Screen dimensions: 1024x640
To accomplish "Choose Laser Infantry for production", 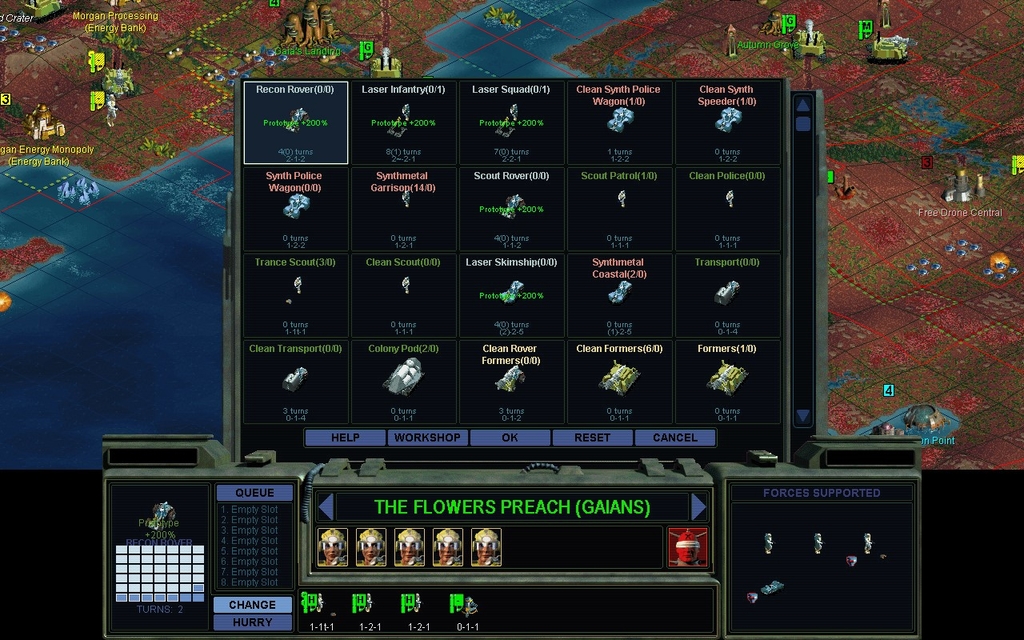I will [404, 123].
